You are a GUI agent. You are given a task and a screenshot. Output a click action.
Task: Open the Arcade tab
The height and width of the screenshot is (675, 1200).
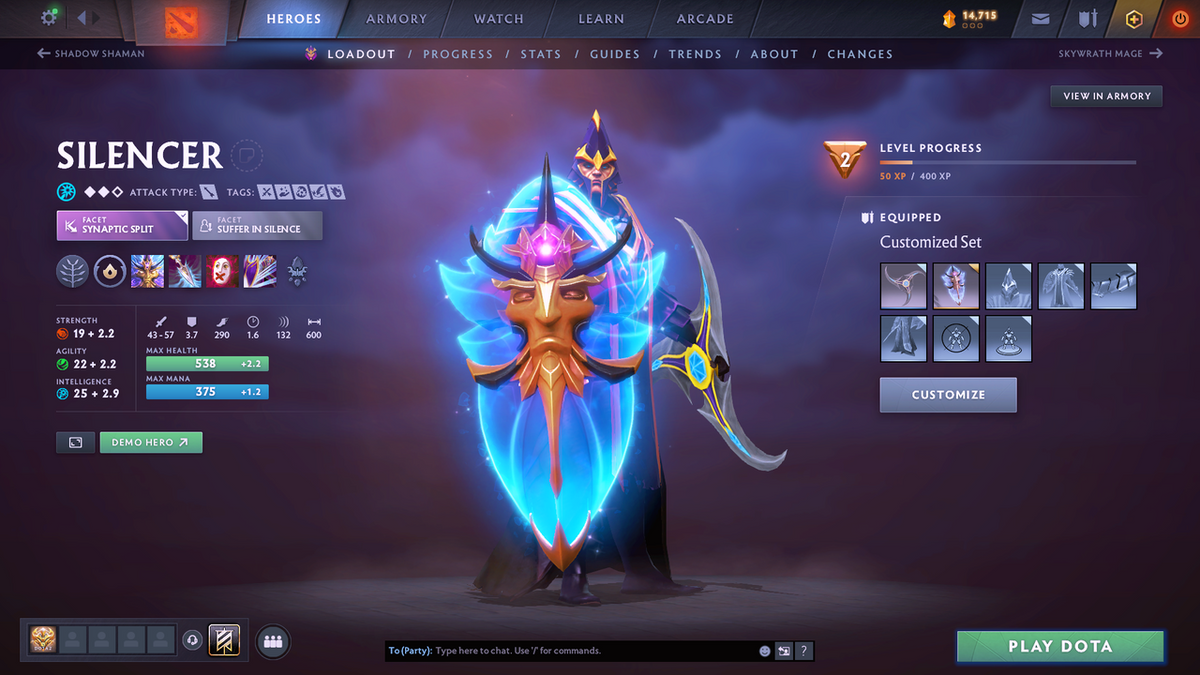click(705, 19)
